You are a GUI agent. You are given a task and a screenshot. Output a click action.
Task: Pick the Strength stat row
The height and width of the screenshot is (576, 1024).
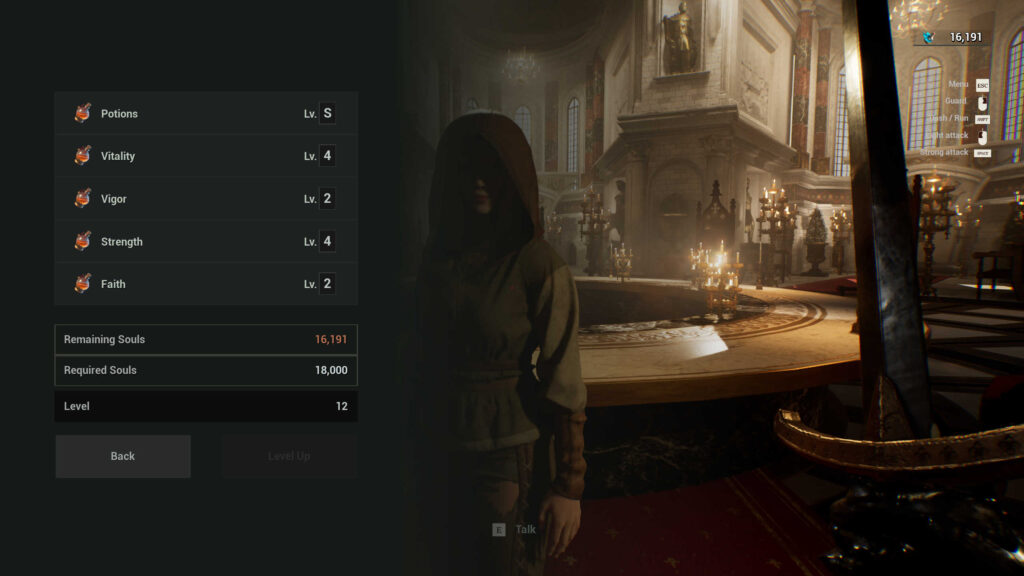click(205, 242)
